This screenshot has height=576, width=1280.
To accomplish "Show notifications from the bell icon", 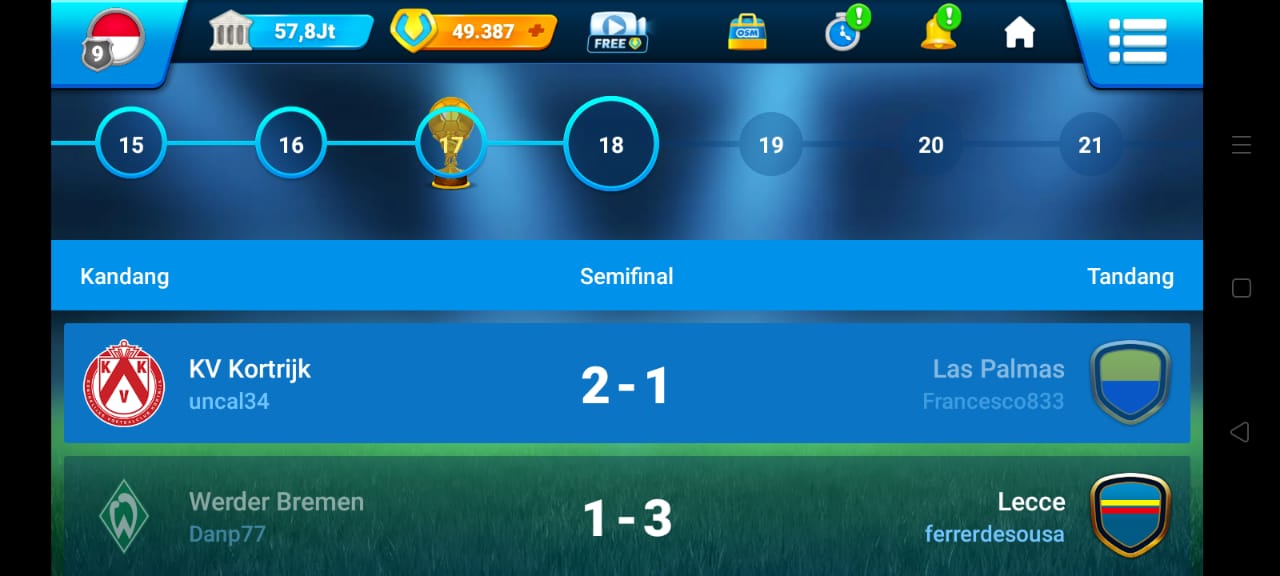I will click(x=938, y=32).
